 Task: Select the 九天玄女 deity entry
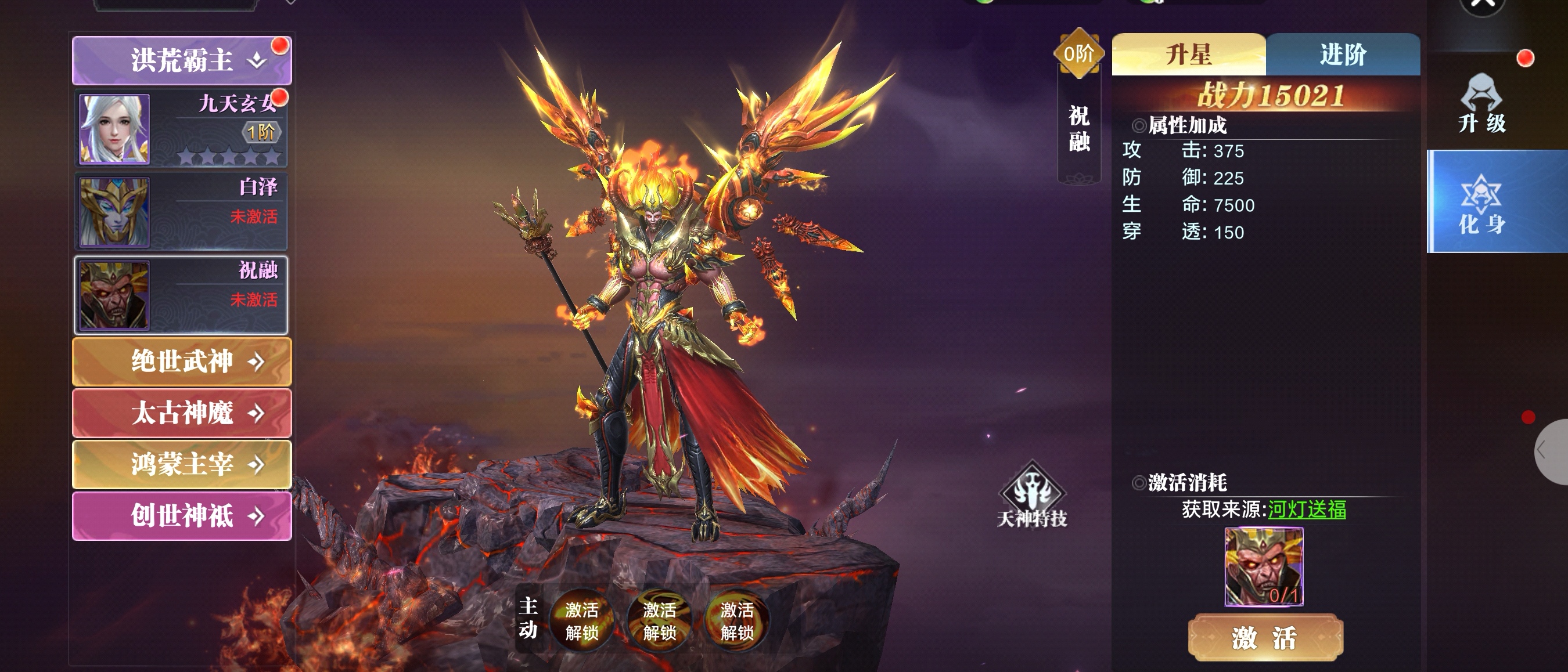pos(181,129)
